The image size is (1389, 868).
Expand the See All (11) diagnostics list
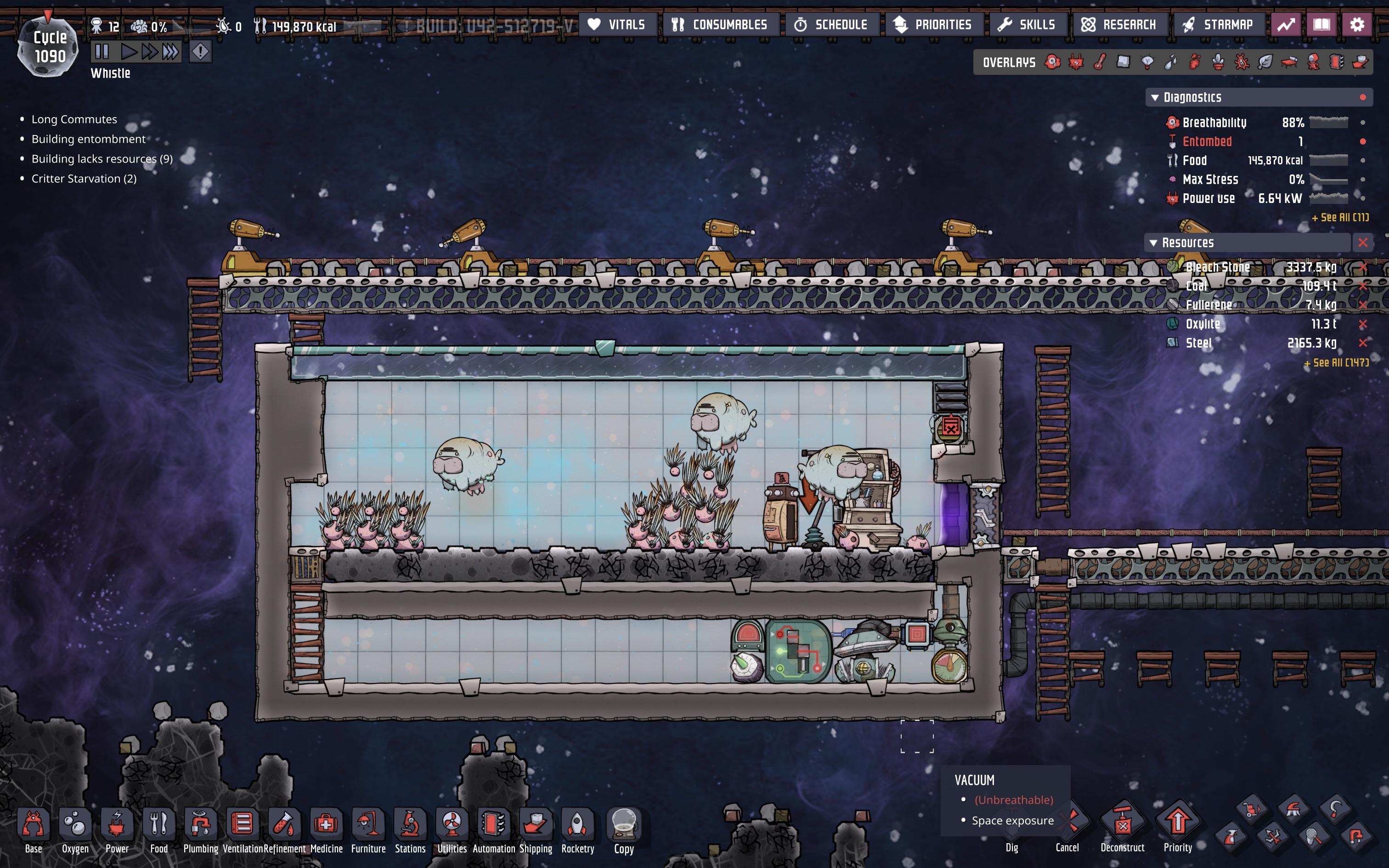[x=1340, y=218]
